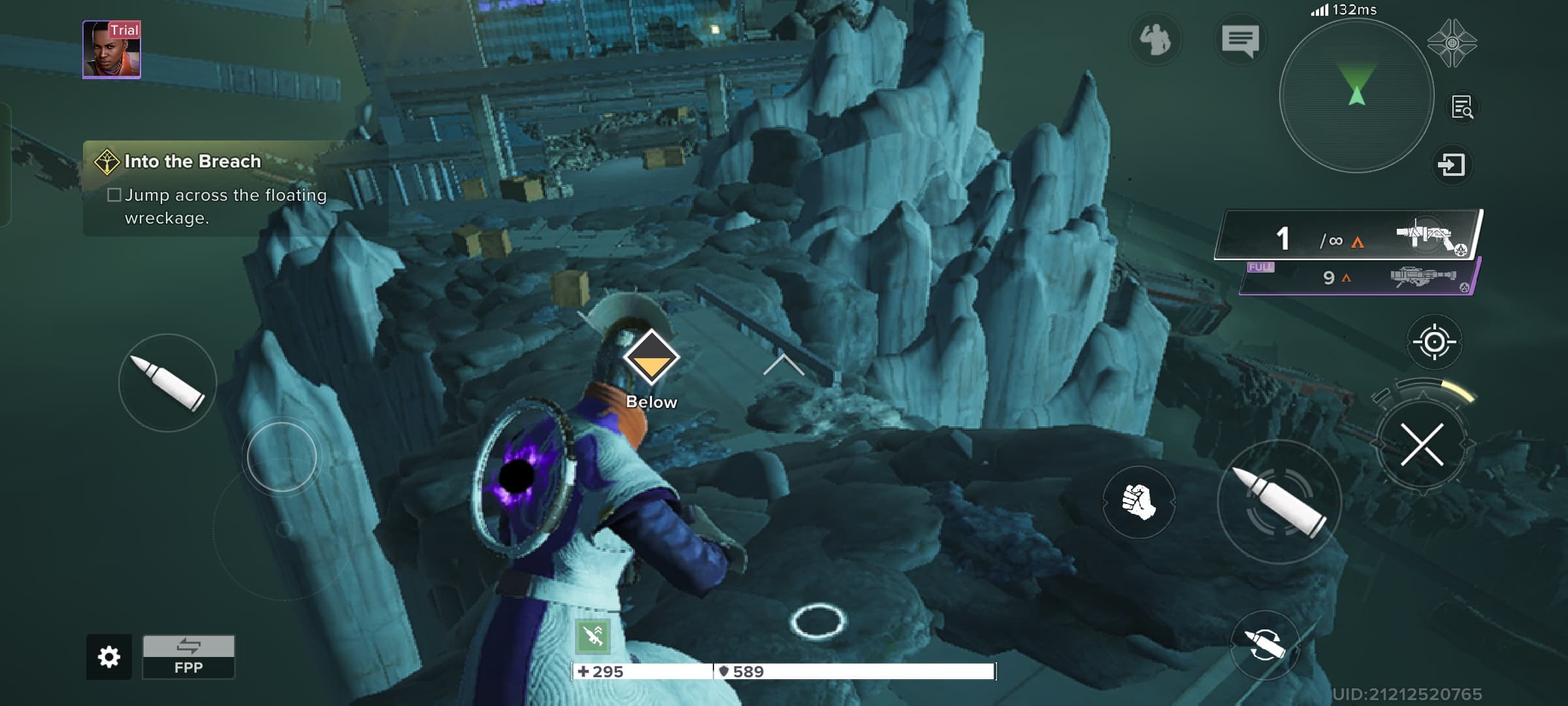Open the chat message bubble
The image size is (1568, 706).
point(1239,41)
